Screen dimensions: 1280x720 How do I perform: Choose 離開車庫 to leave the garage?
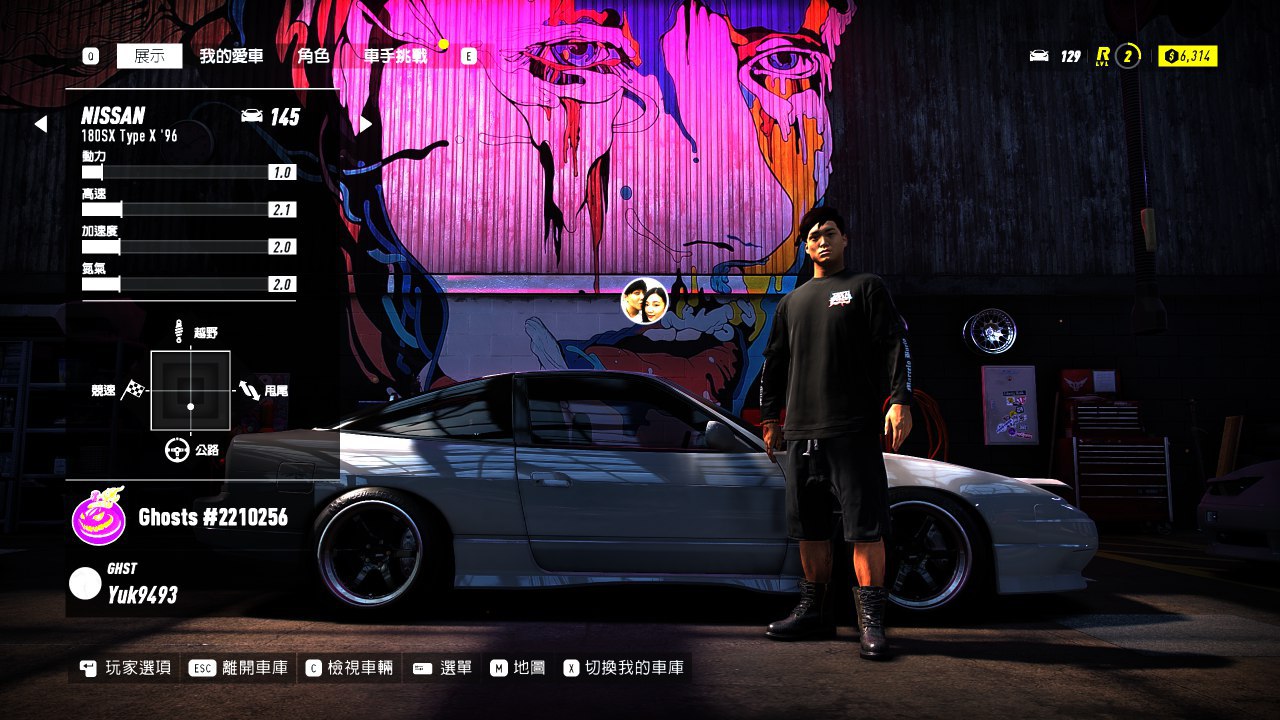pos(240,668)
